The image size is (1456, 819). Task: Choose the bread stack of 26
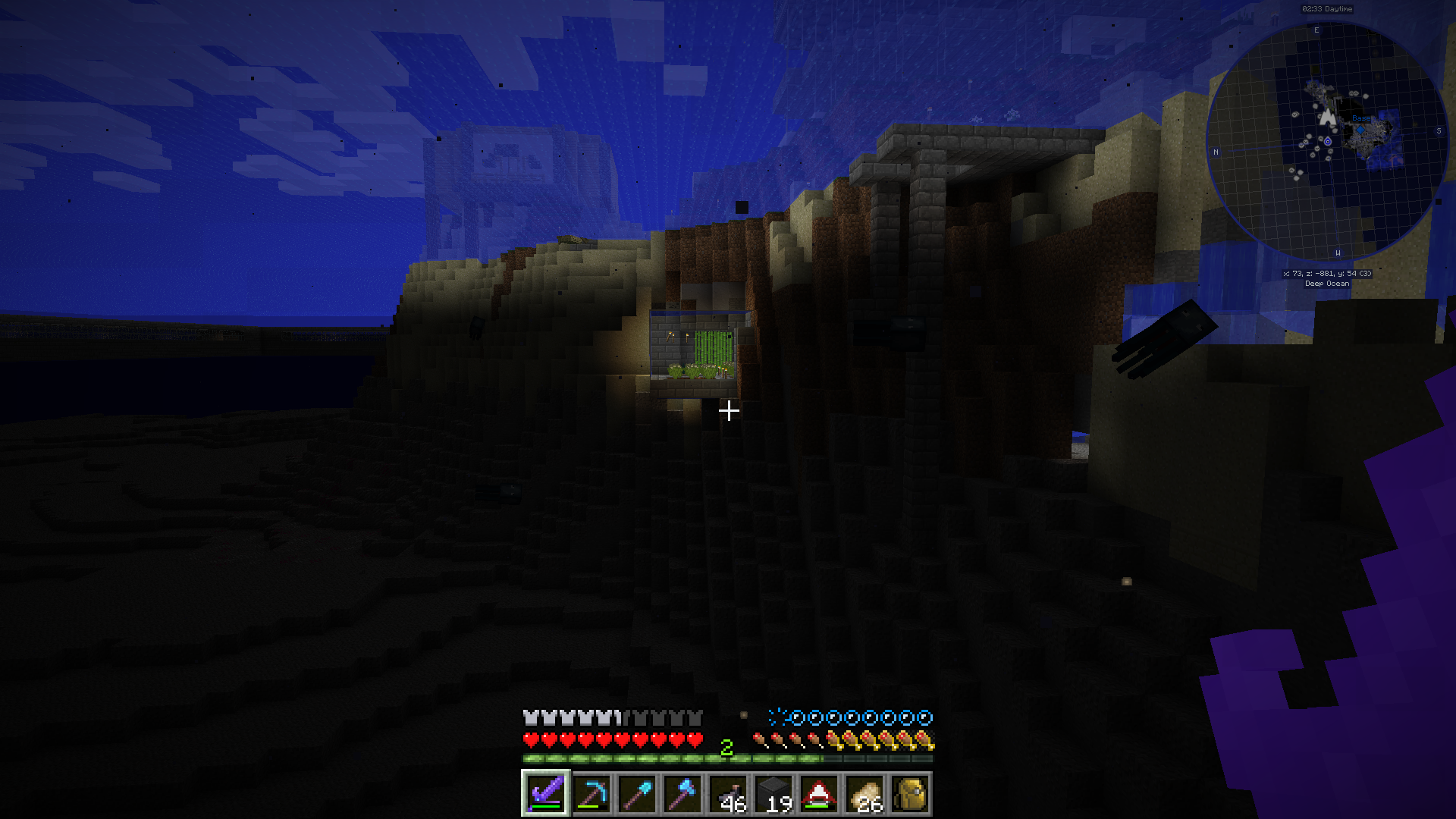coord(864,794)
